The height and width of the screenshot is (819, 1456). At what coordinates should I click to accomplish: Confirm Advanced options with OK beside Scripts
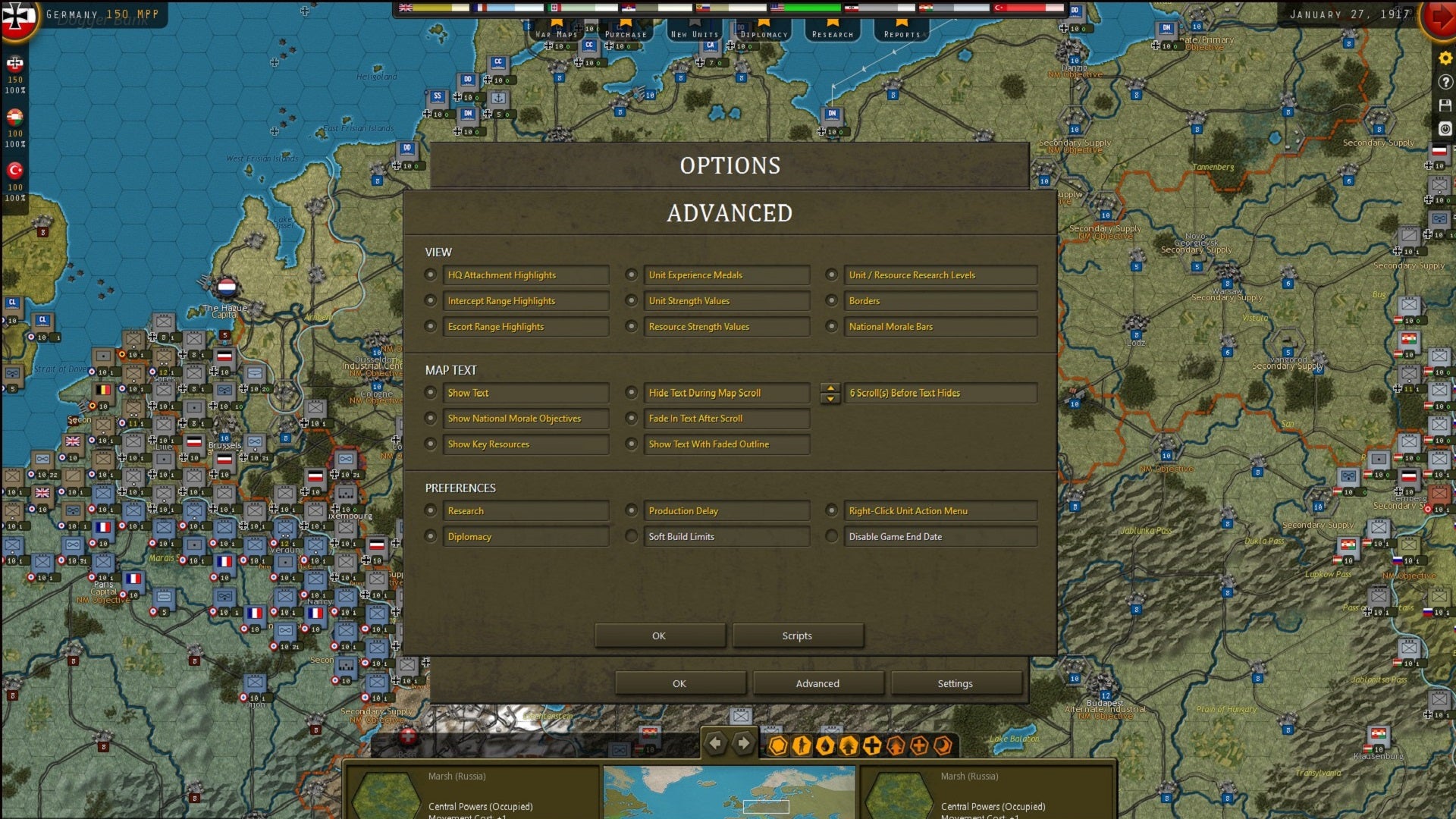659,635
